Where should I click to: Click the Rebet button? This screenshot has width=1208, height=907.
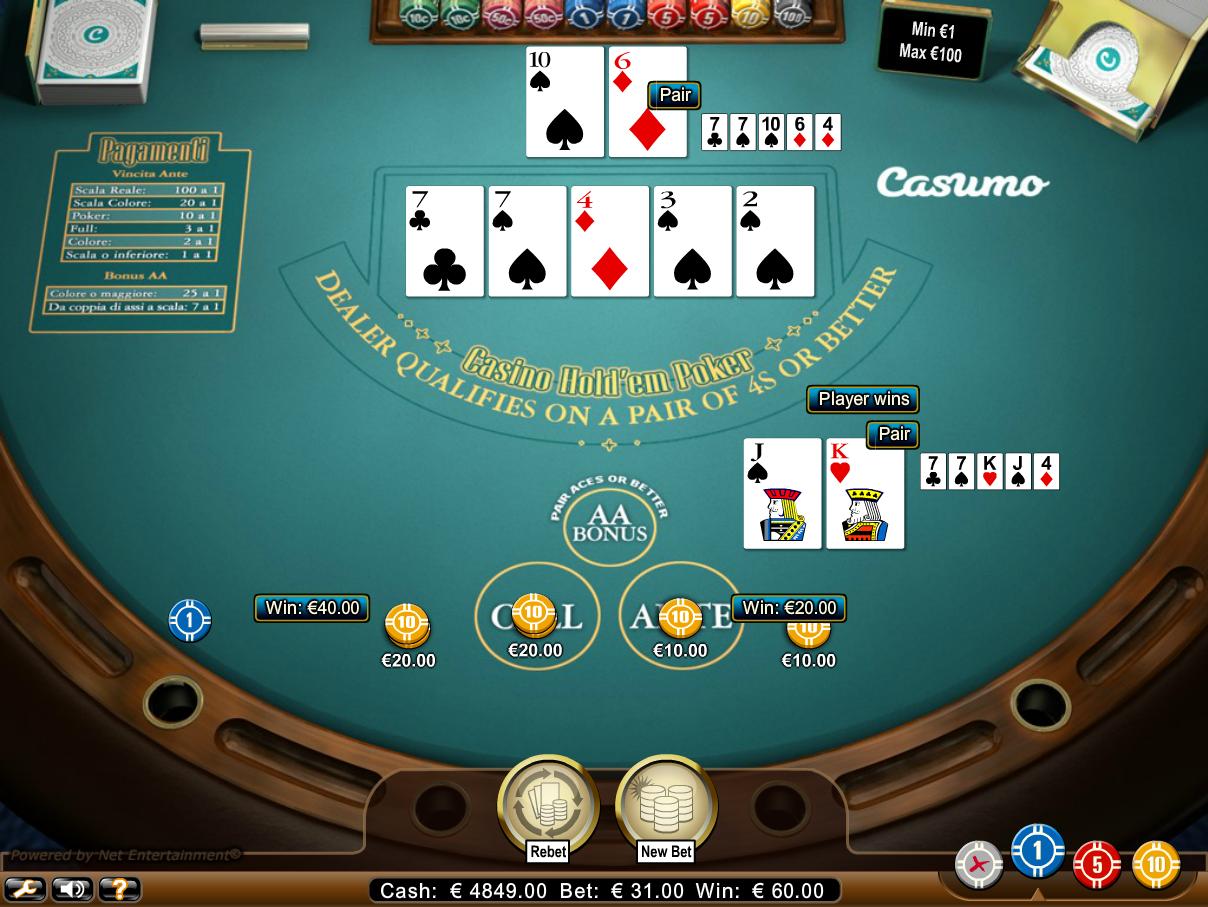pyautogui.click(x=547, y=807)
